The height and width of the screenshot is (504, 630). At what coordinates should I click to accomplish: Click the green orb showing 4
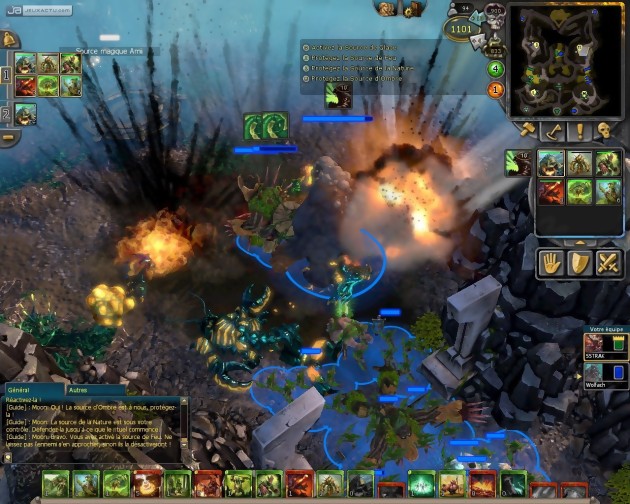tap(495, 69)
